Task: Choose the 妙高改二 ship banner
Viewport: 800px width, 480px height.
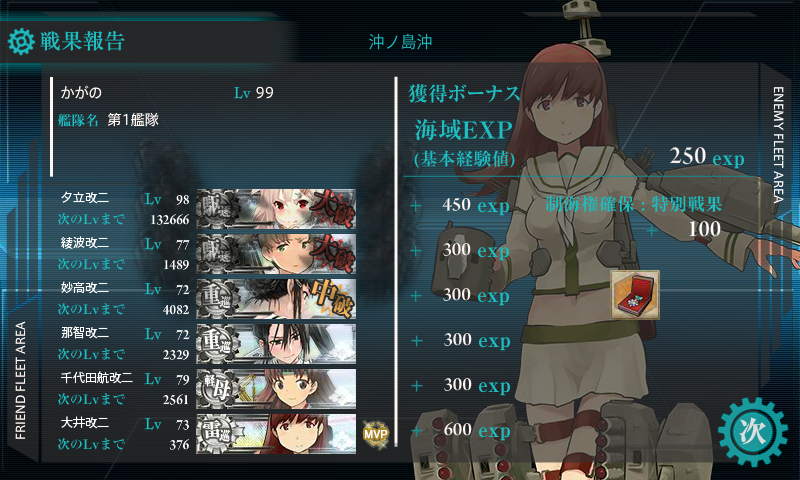Action: (x=277, y=297)
